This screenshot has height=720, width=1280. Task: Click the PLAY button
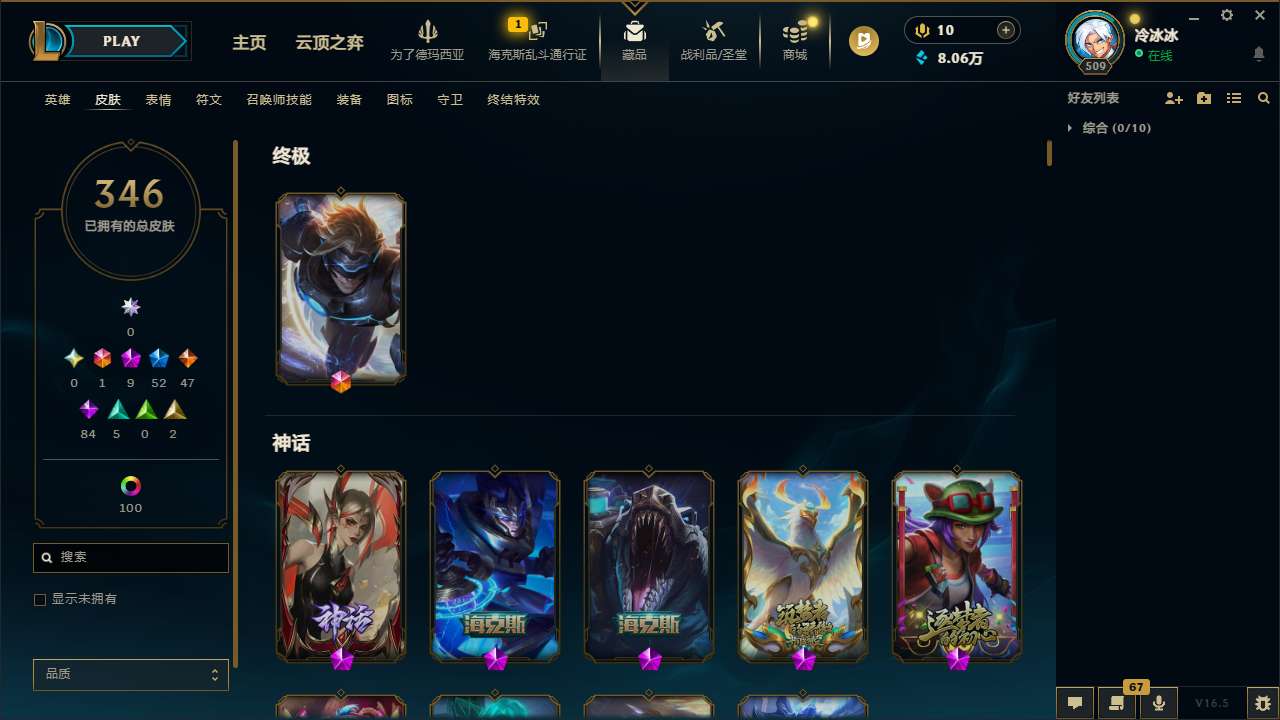(x=121, y=41)
